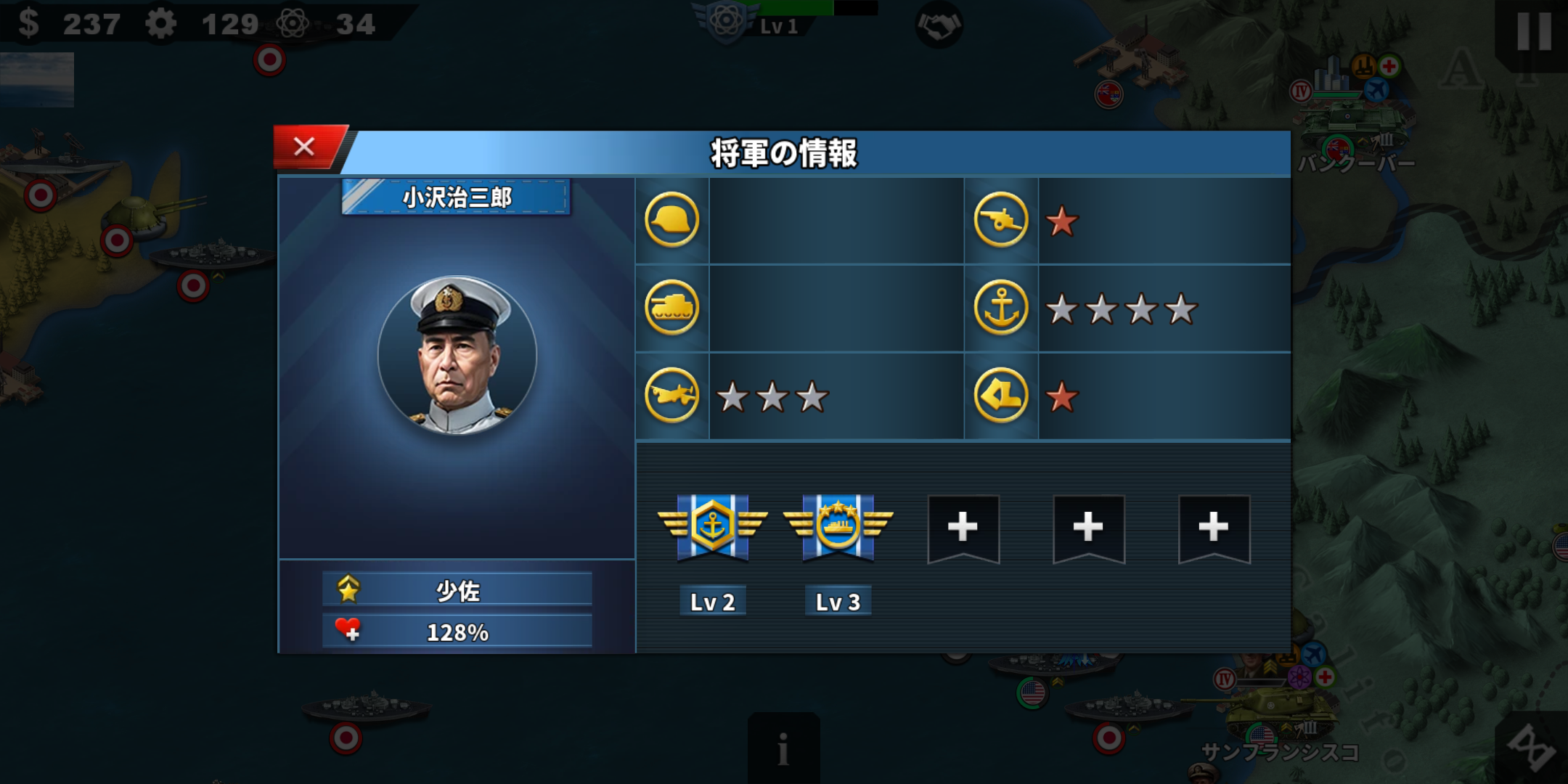Screen dimensions: 1568x784
Task: Select the battleship medal at Lv 3
Action: tap(838, 527)
